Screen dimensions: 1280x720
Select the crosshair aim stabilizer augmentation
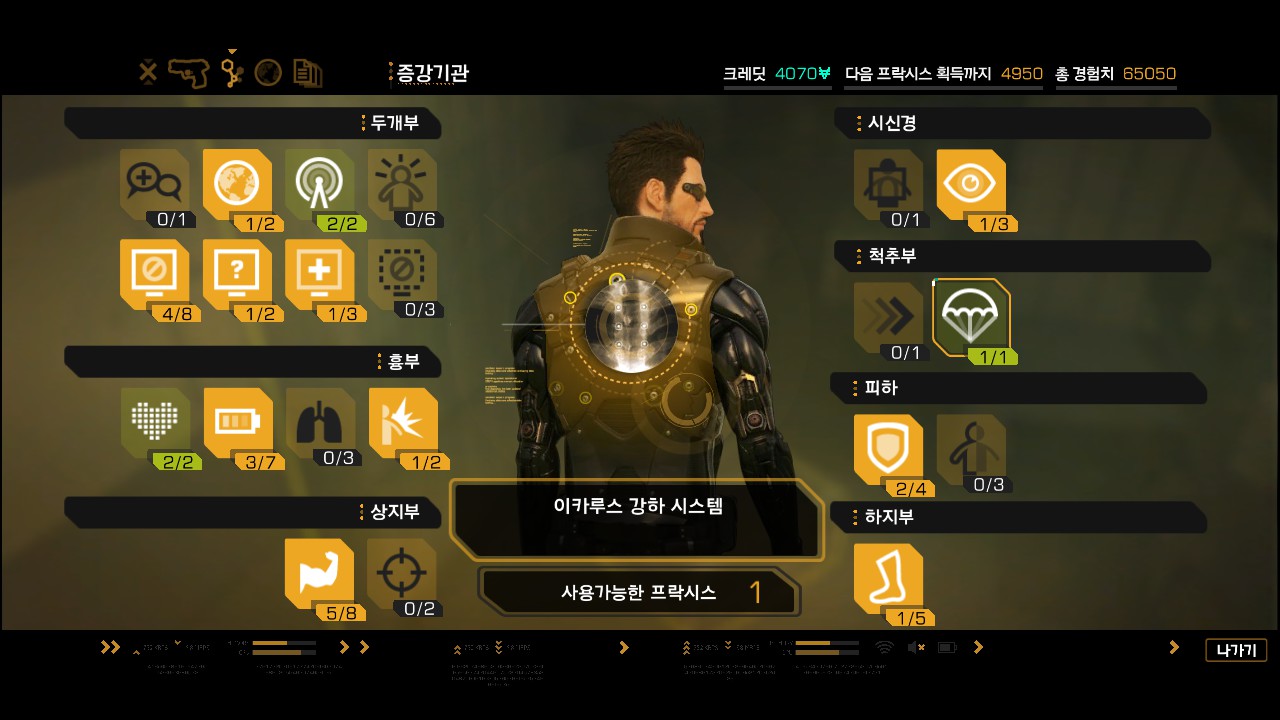pyautogui.click(x=402, y=574)
